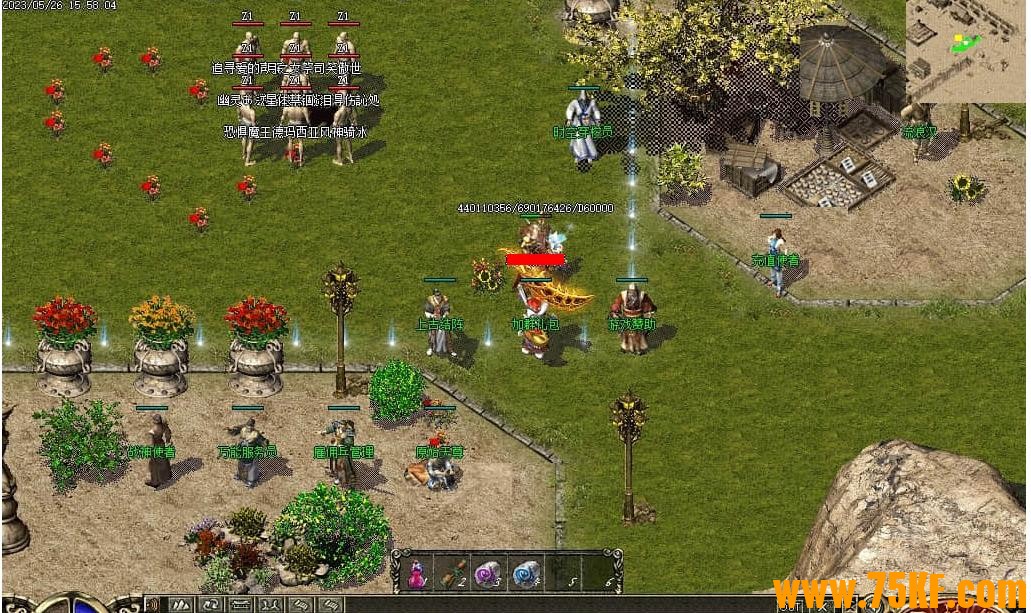Screen dimensions: 1031x613
Task: Open the minimap
Action: [966, 50]
